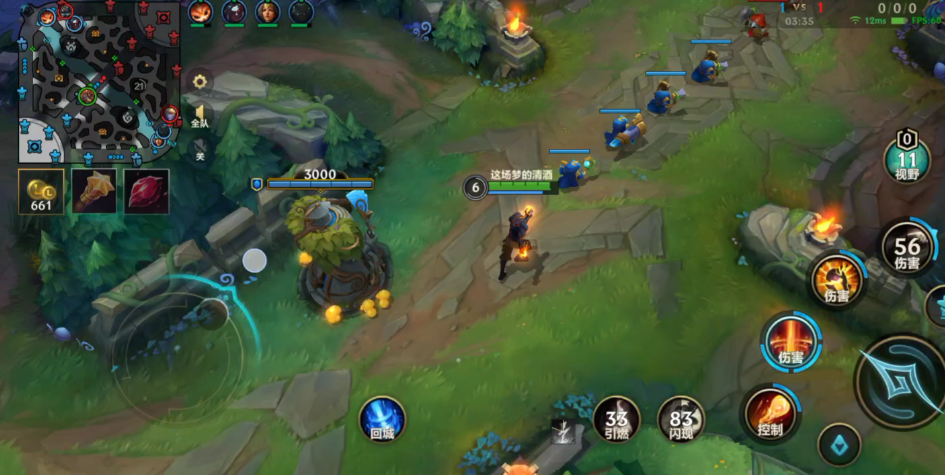This screenshot has height=475, width=945.
Task: Select the orange fiery teammate portrait
Action: pyautogui.click(x=201, y=12)
